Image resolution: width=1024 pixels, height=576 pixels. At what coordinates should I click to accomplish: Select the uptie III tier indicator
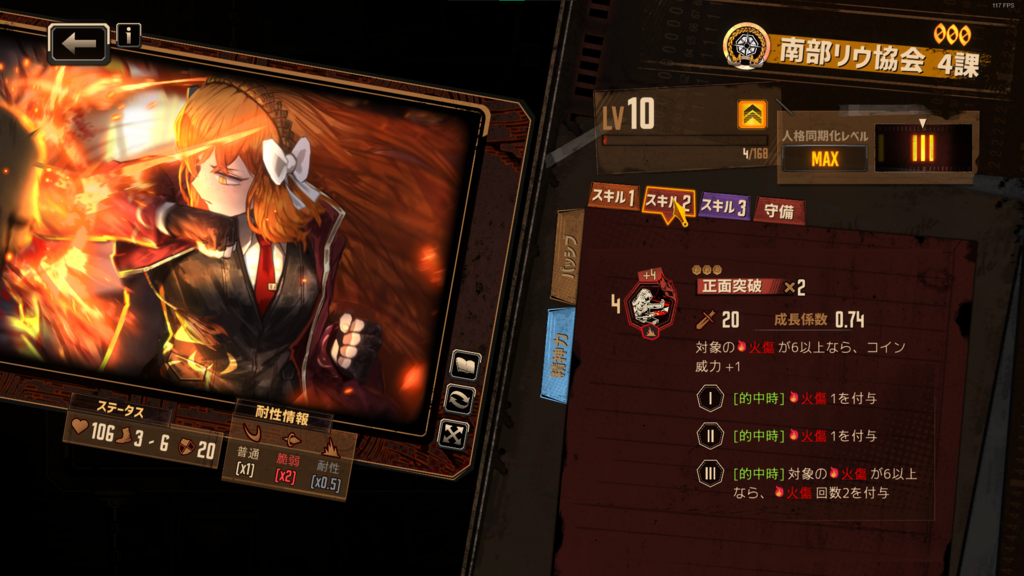coord(922,150)
